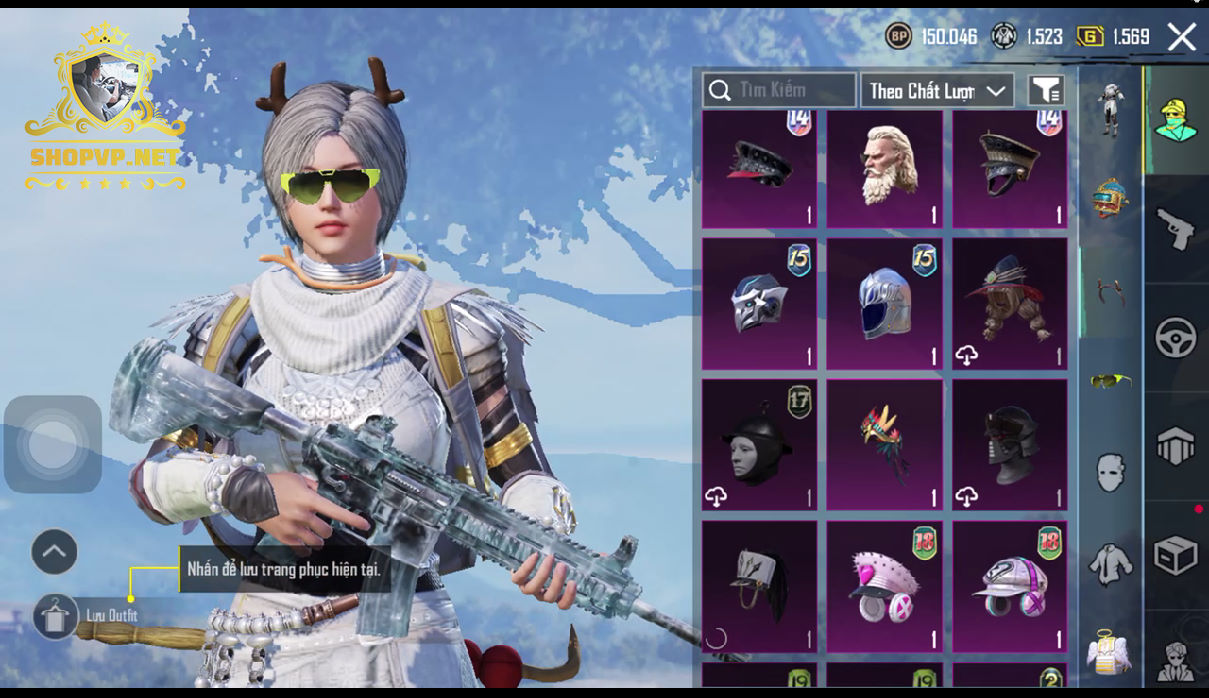Select the white-bearded old man head item
Viewport: 1209px width, 698px height.
(884, 169)
